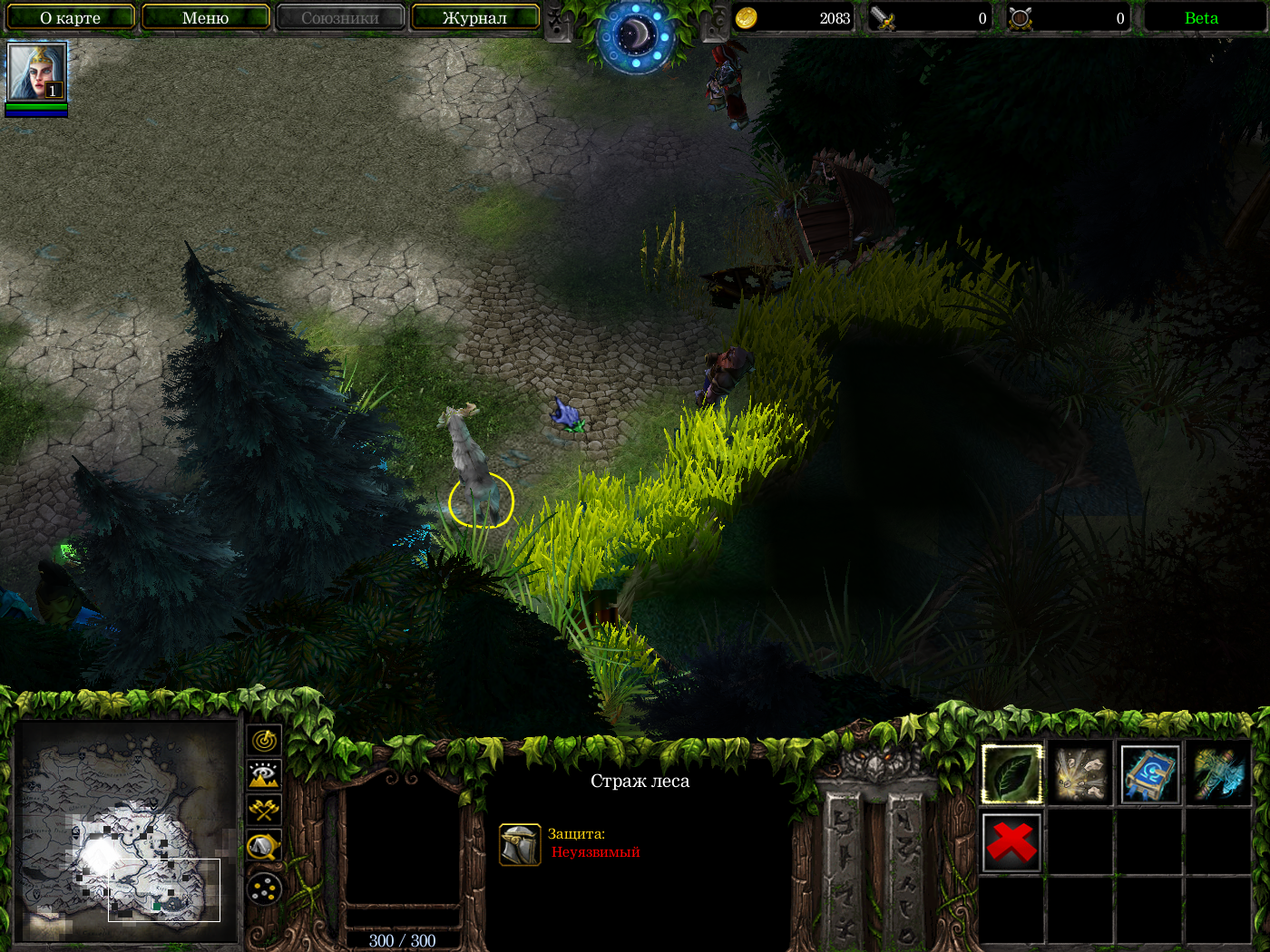Toggle creep camp display magnifier button
1270x952 pixels.
[x=264, y=846]
